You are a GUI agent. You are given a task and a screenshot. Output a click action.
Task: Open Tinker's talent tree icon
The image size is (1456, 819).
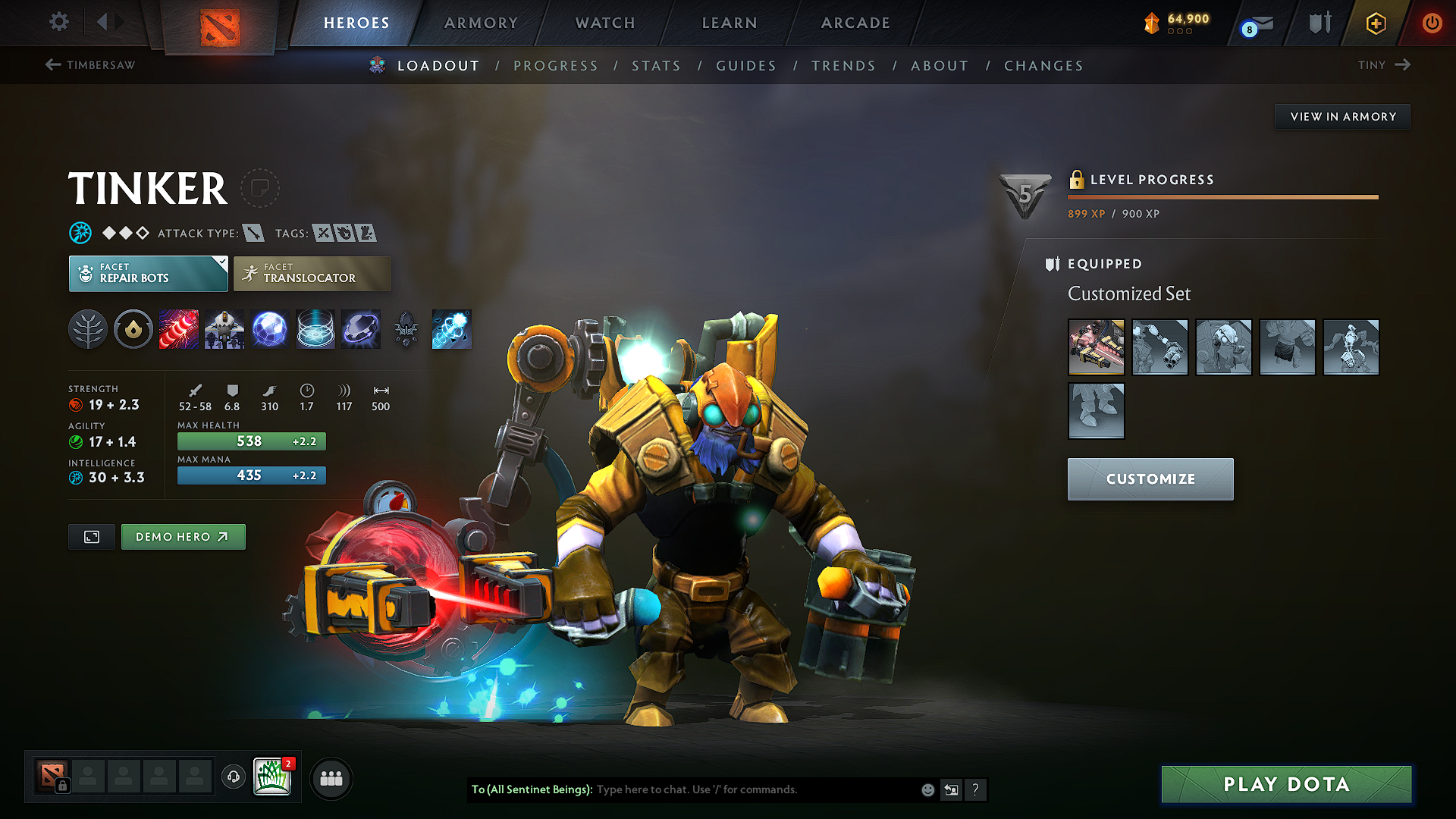click(88, 329)
